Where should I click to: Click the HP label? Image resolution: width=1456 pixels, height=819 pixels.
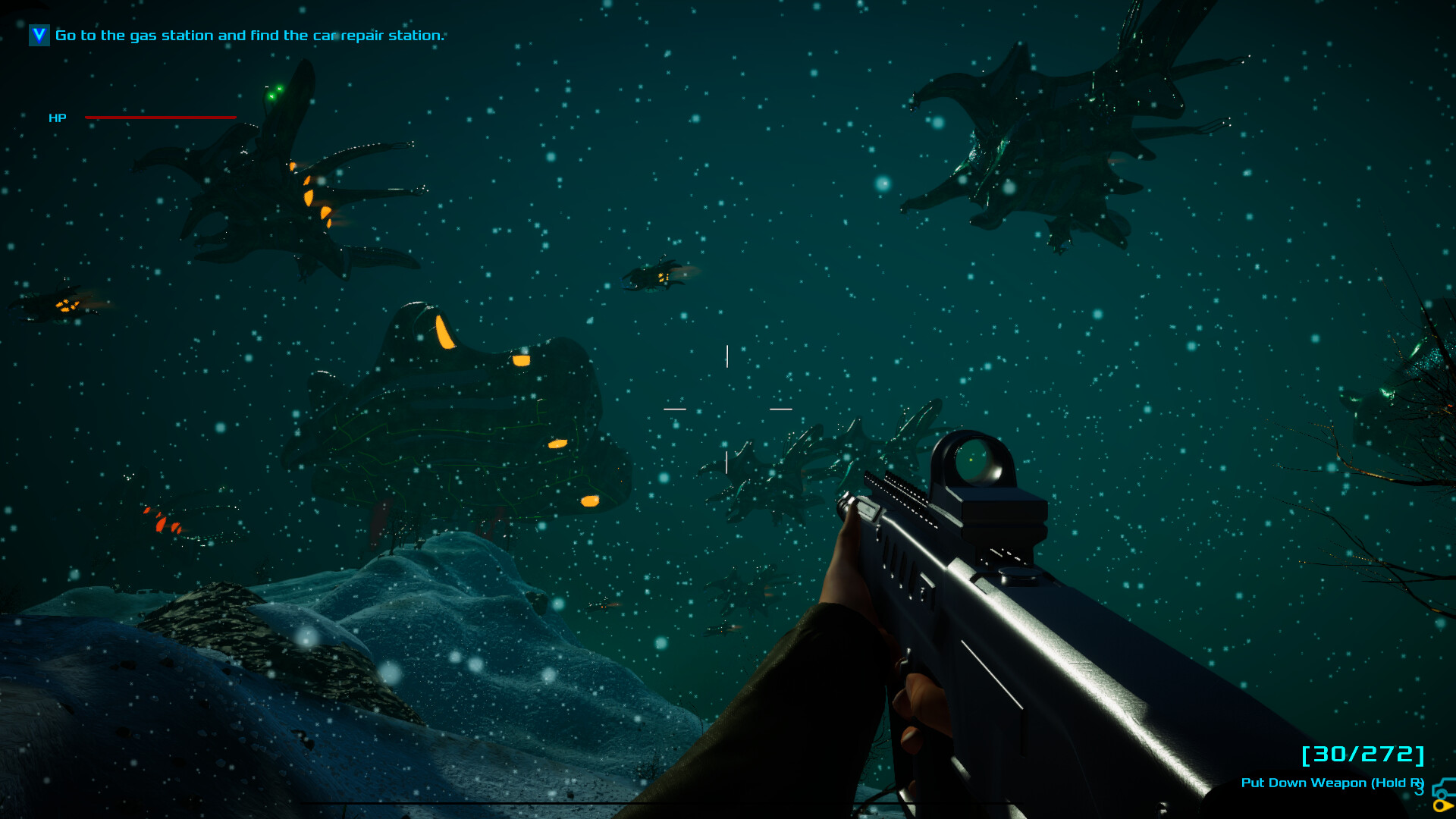coord(58,118)
